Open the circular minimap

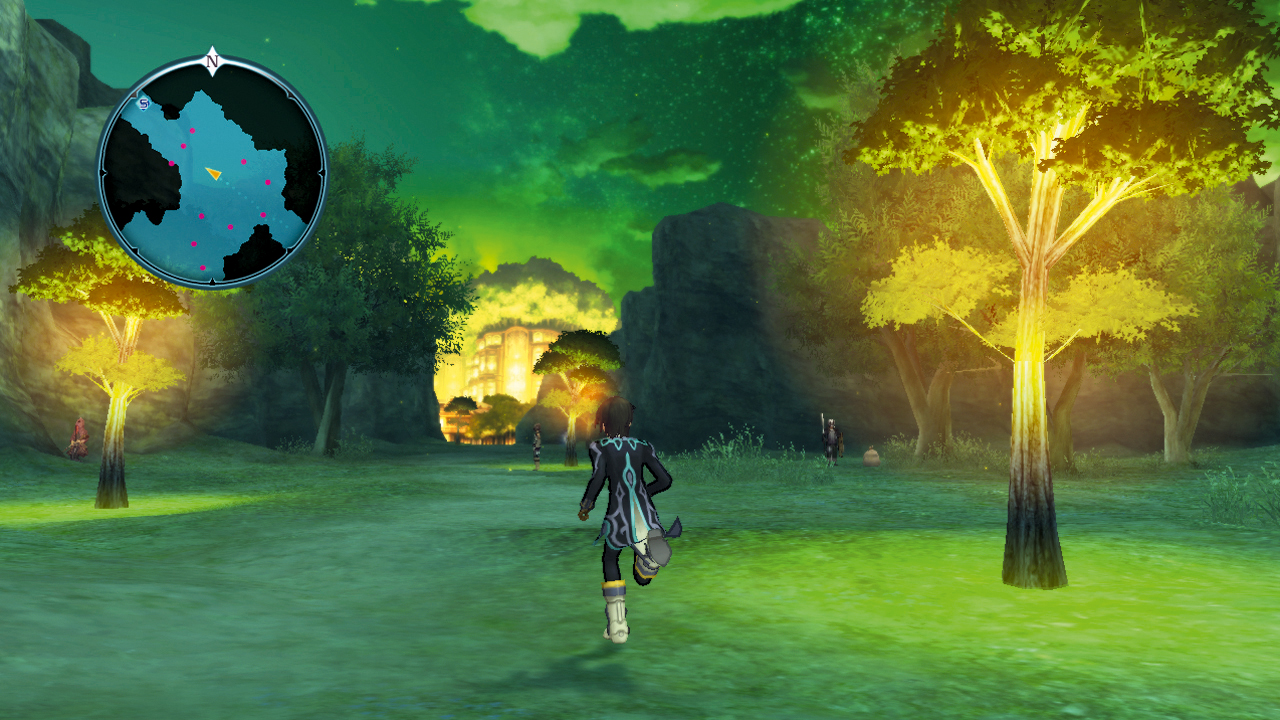click(212, 172)
